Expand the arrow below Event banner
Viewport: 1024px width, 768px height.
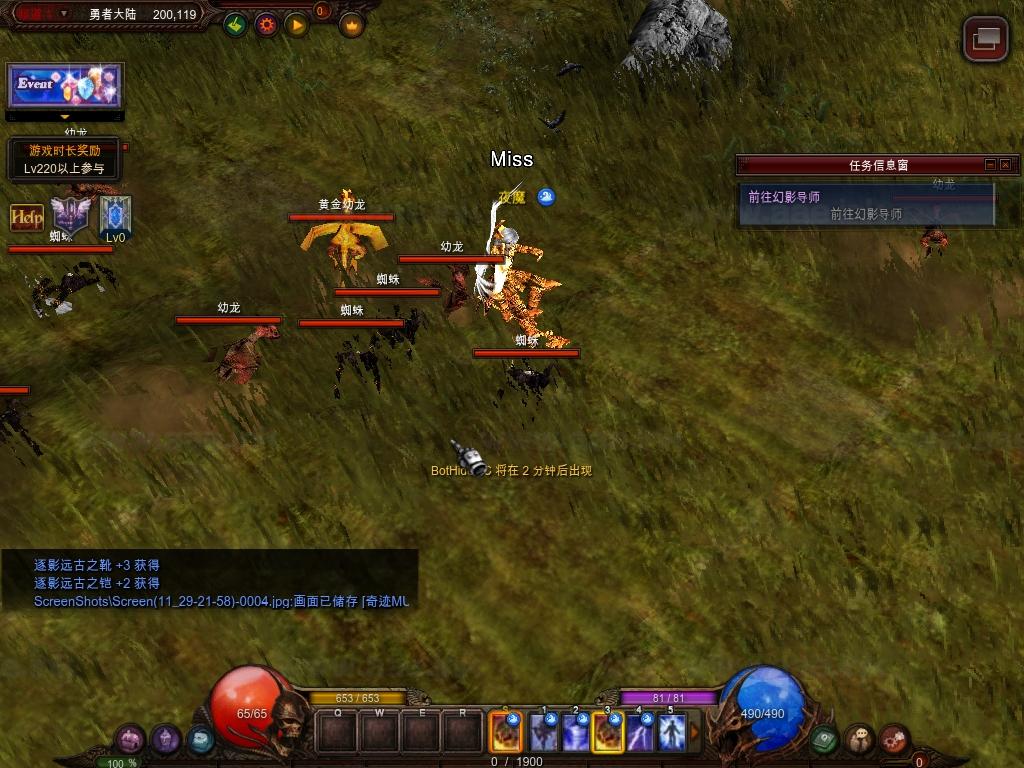tap(65, 117)
